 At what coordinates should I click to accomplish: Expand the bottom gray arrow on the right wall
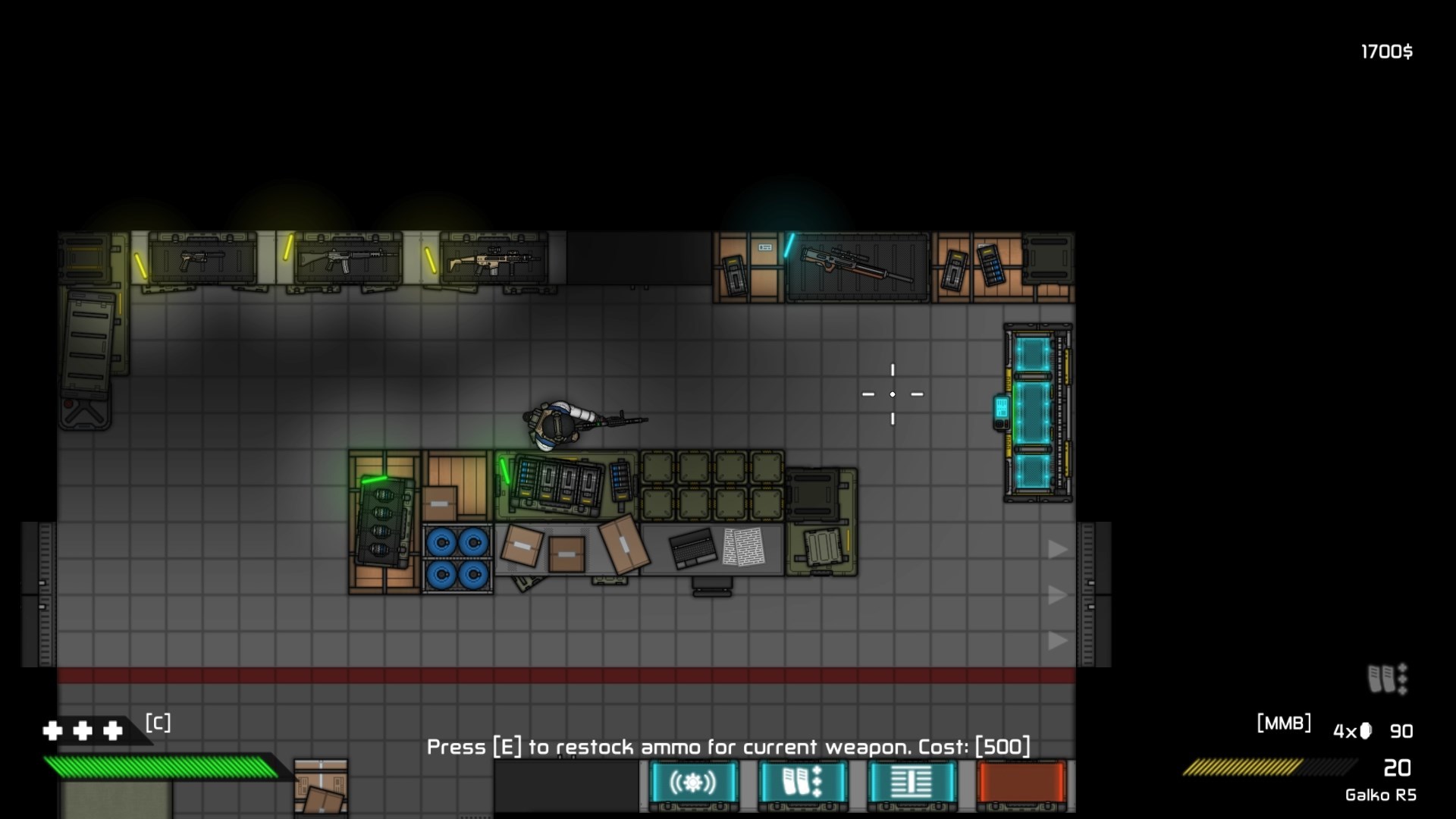(1057, 641)
